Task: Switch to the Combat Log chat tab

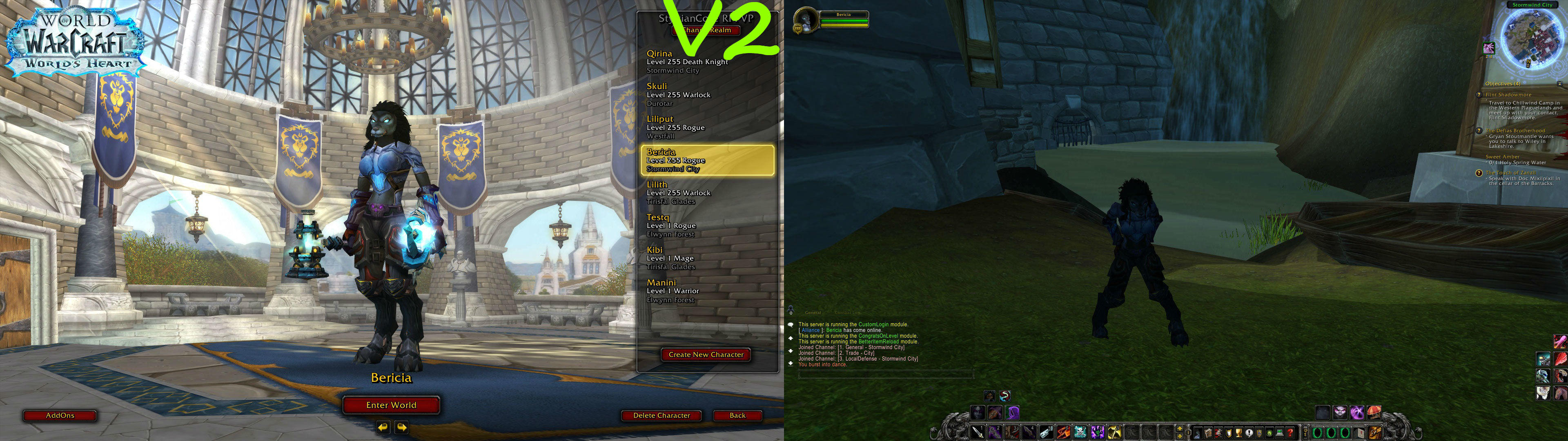Action: 848,312
